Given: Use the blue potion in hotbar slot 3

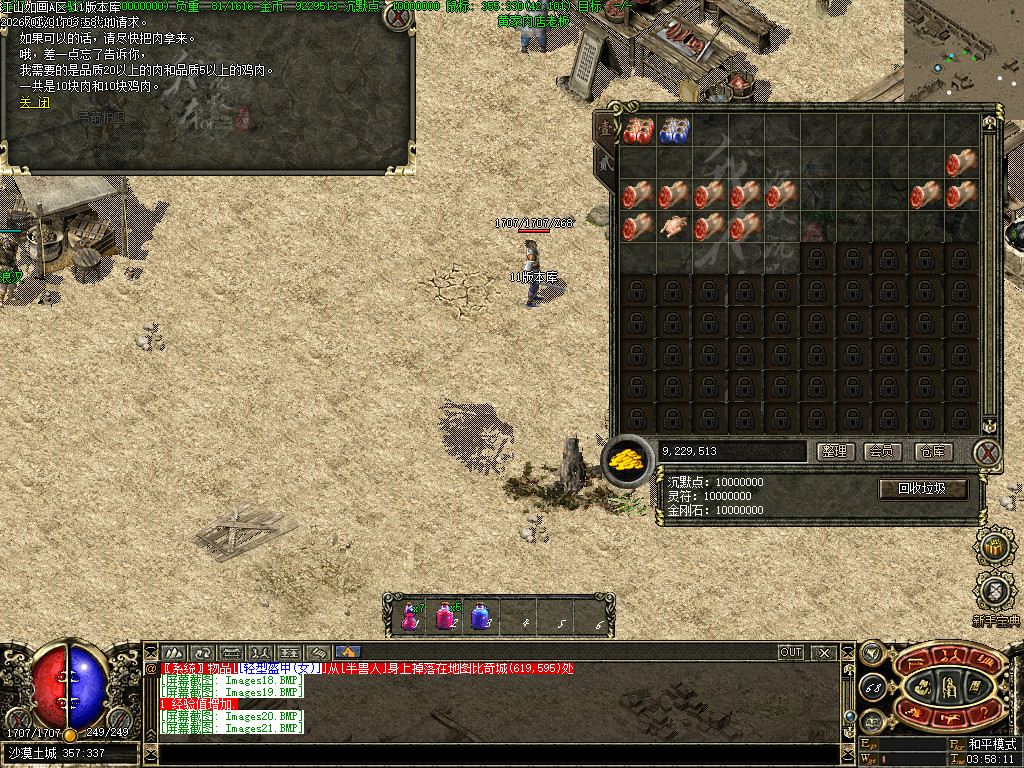Looking at the screenshot, I should pyautogui.click(x=481, y=614).
